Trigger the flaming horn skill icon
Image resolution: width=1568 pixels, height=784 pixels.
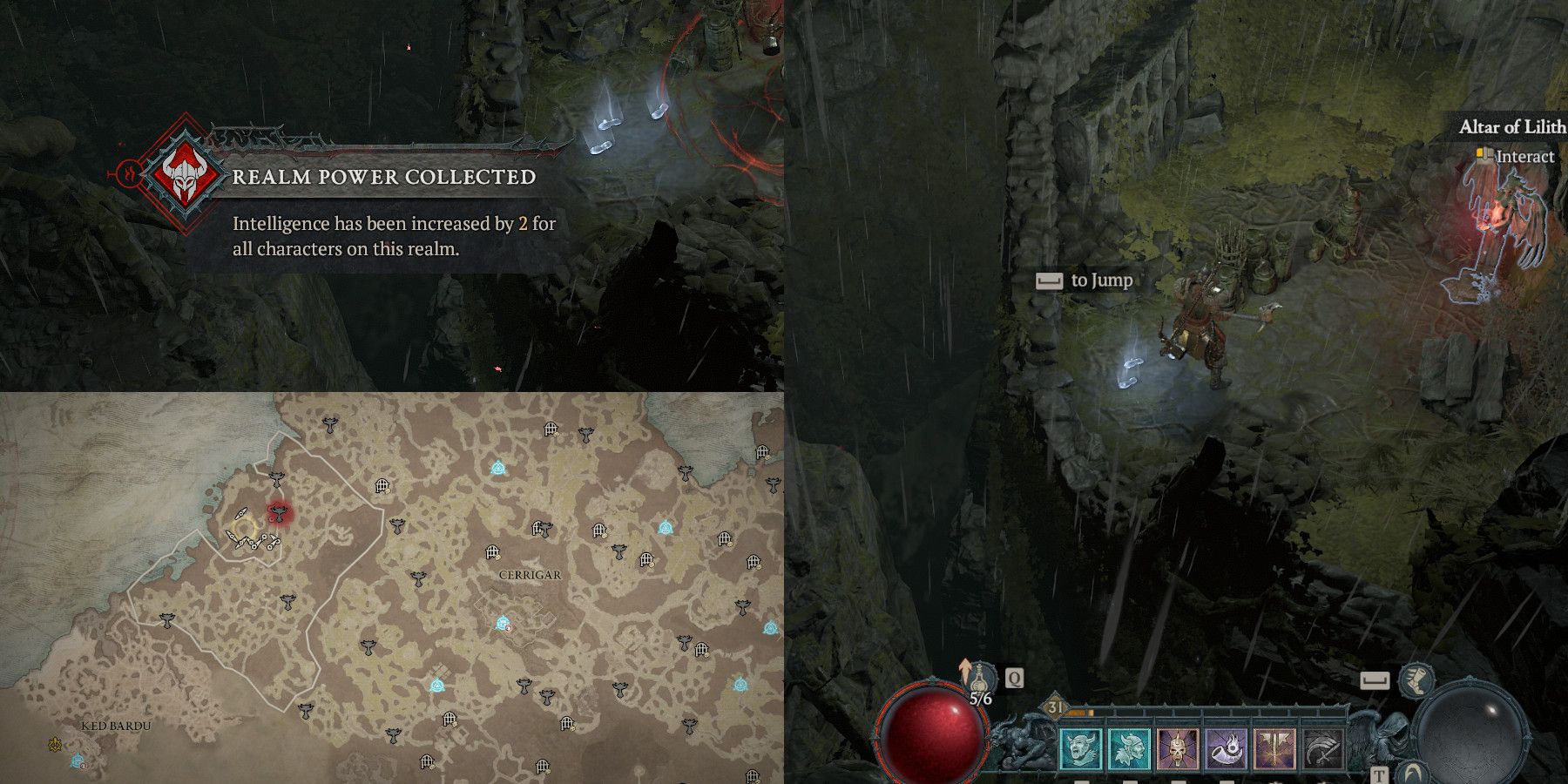pyautogui.click(x=1227, y=749)
